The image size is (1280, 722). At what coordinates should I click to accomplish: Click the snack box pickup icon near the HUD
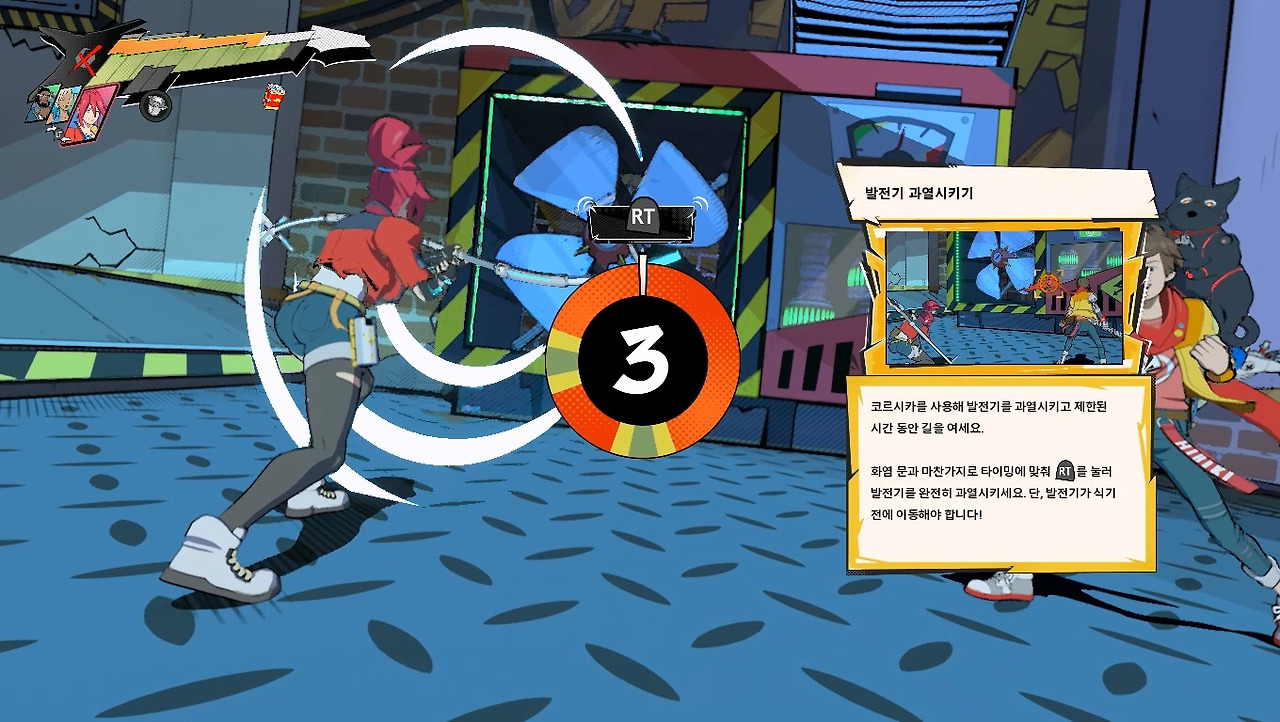(x=273, y=97)
